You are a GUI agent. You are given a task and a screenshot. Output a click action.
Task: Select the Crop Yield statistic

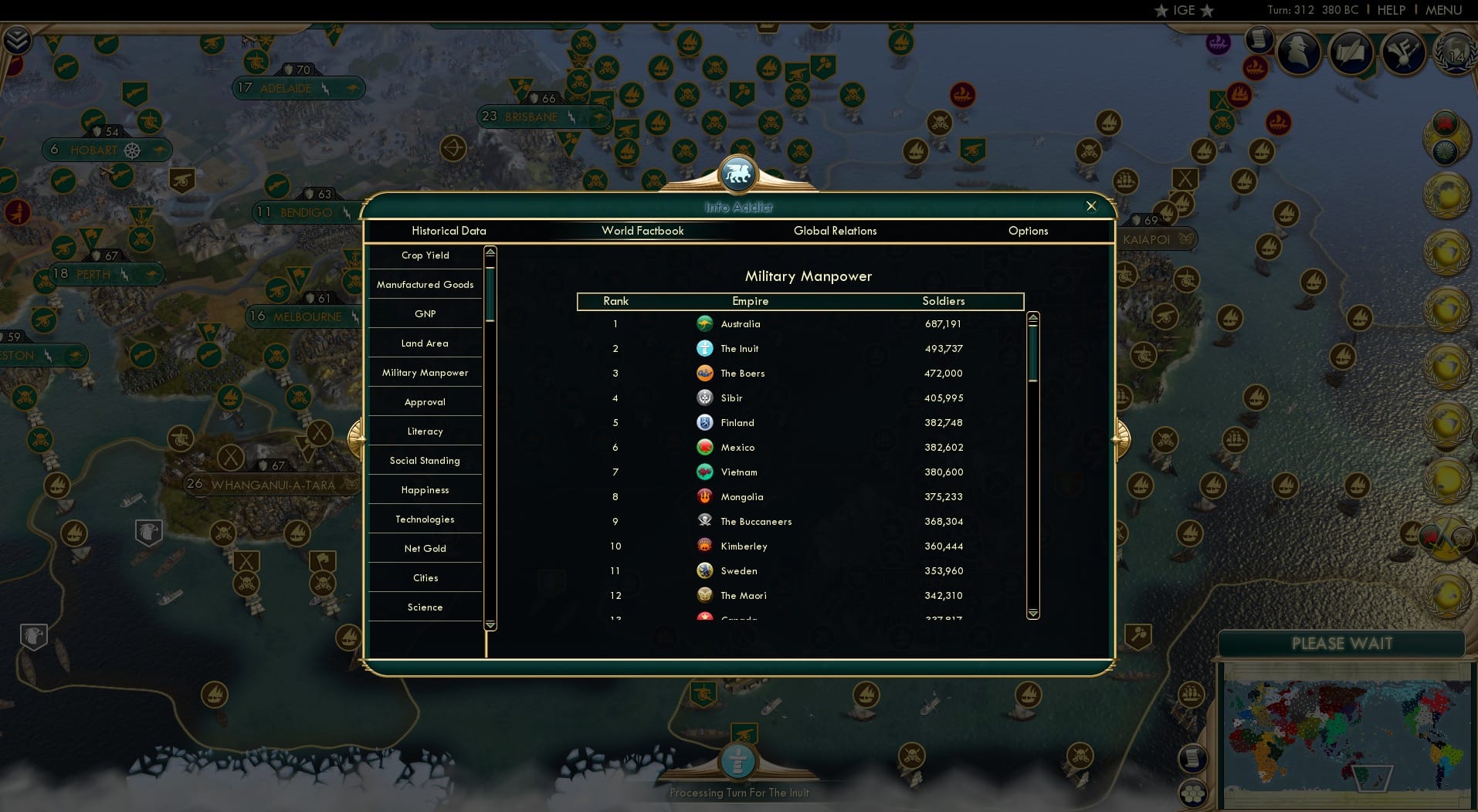(425, 255)
